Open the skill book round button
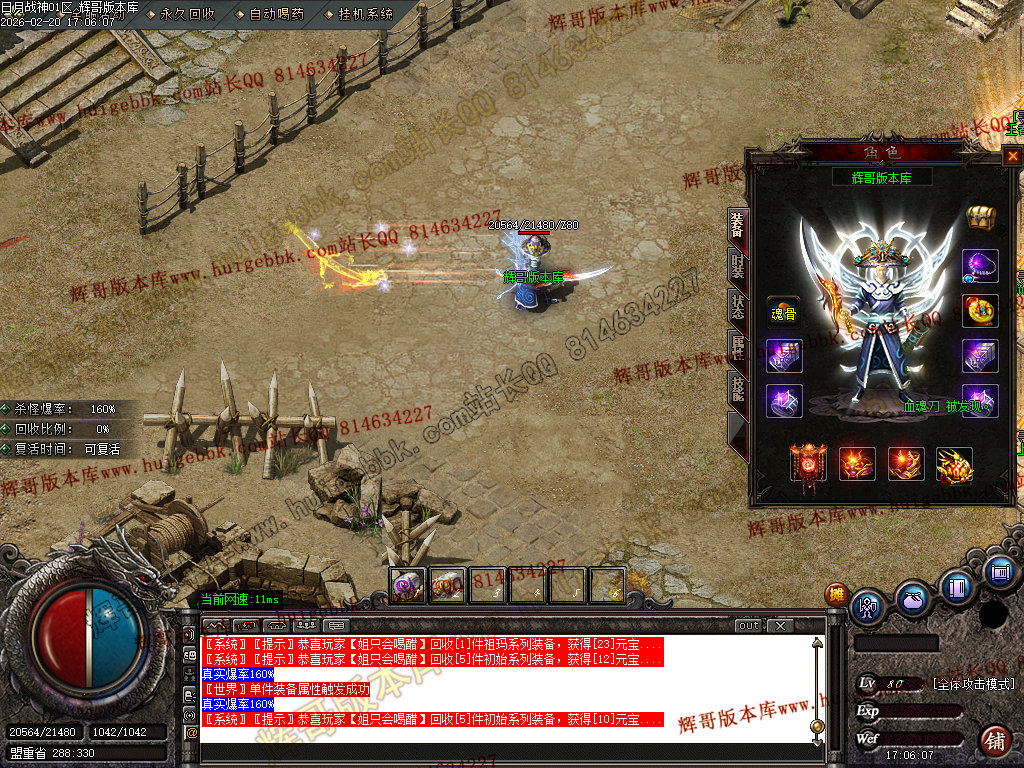Screen dimensions: 1024x768 pyautogui.click(x=957, y=587)
